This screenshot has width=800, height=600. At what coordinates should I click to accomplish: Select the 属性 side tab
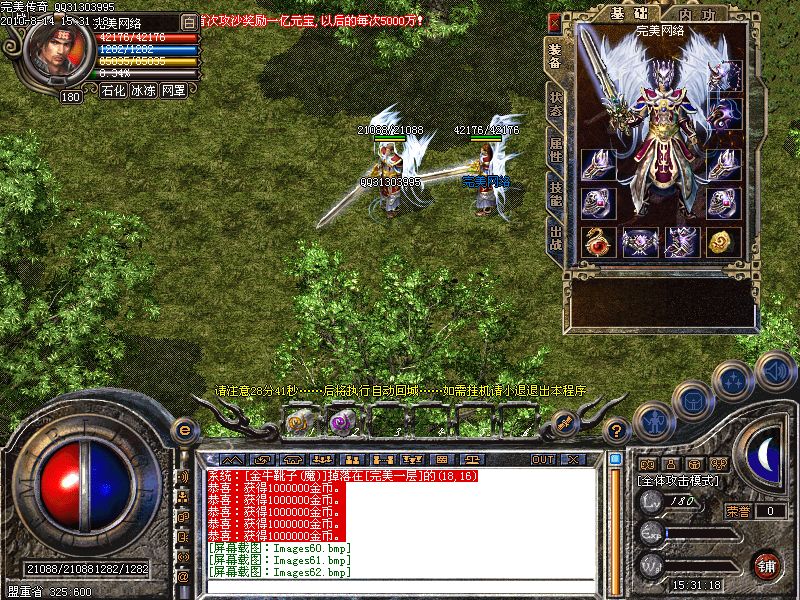[x=555, y=148]
